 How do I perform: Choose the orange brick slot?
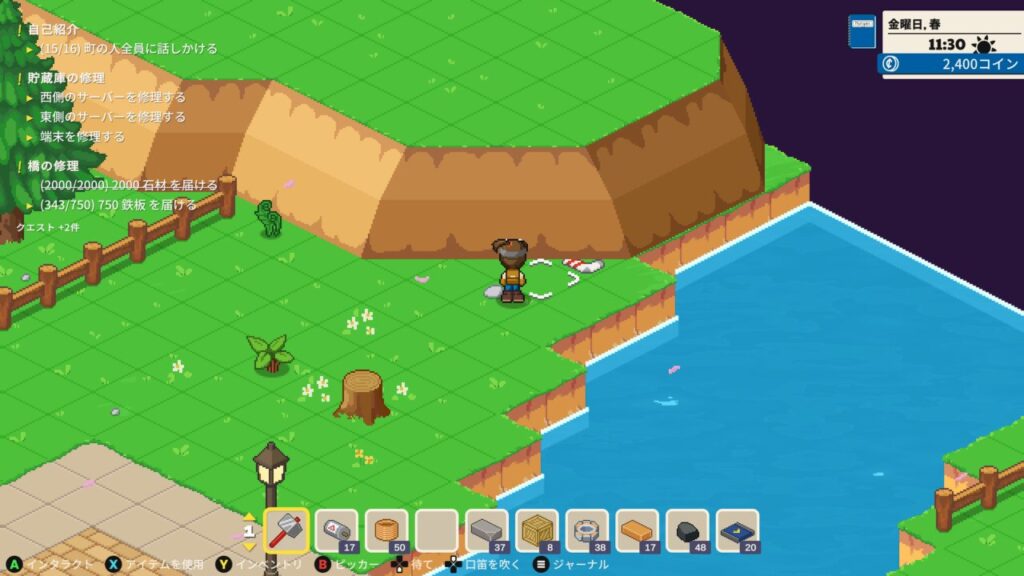pos(637,530)
